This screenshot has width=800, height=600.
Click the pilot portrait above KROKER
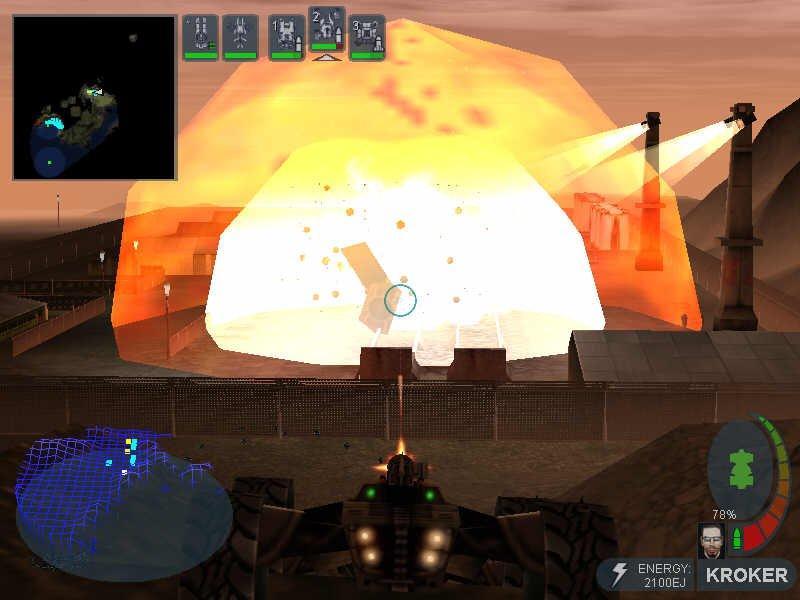coord(711,540)
